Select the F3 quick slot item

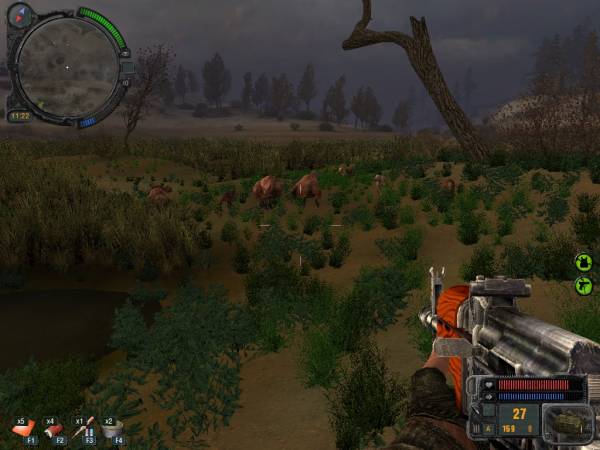pyautogui.click(x=84, y=429)
